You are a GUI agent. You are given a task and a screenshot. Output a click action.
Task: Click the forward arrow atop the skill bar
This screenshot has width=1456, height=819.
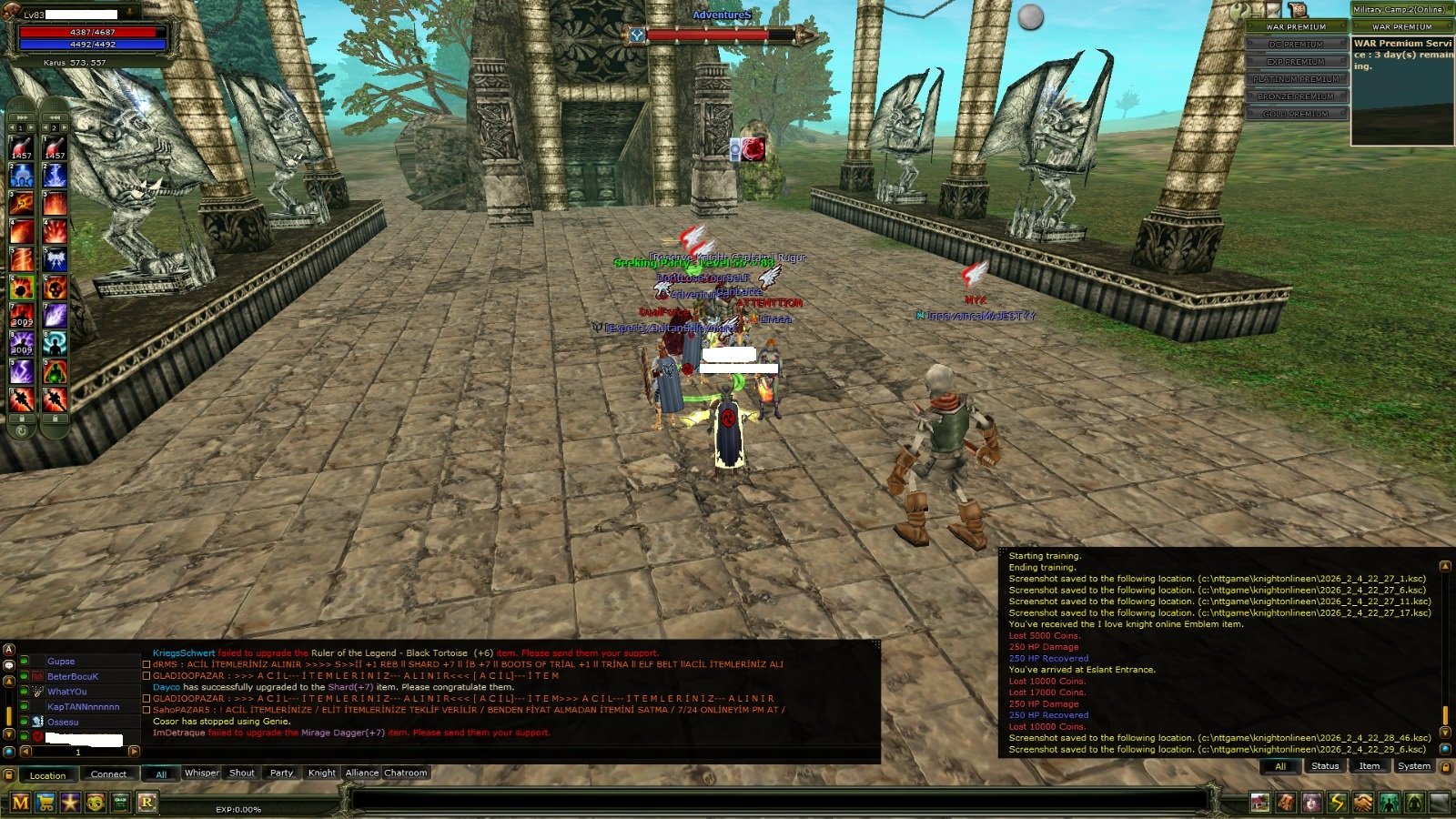pyautogui.click(x=24, y=116)
